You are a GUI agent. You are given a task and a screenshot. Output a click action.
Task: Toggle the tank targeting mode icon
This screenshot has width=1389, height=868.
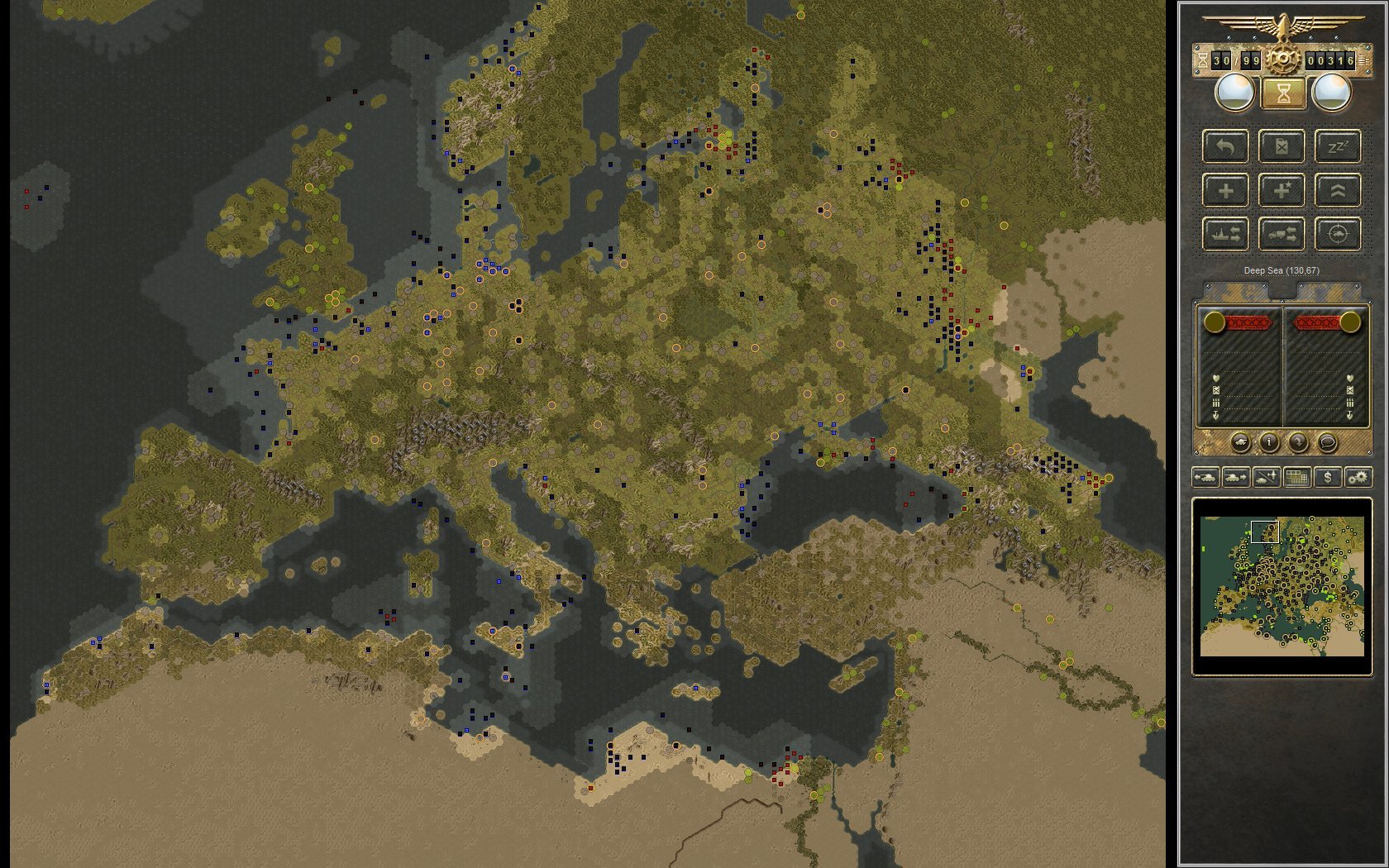[x=1337, y=233]
